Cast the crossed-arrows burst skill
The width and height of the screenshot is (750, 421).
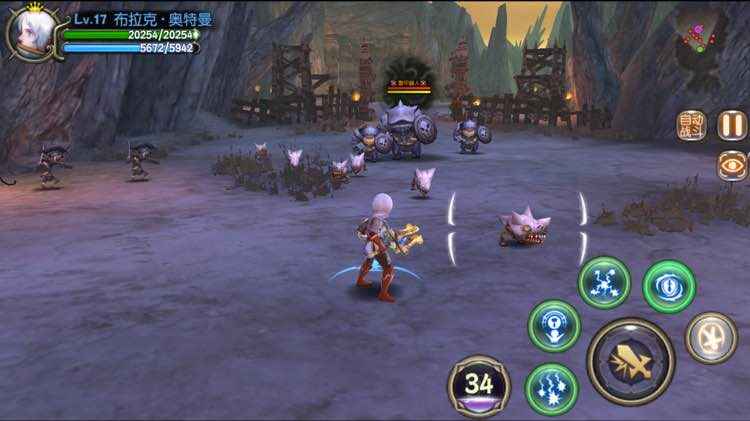[x=604, y=283]
